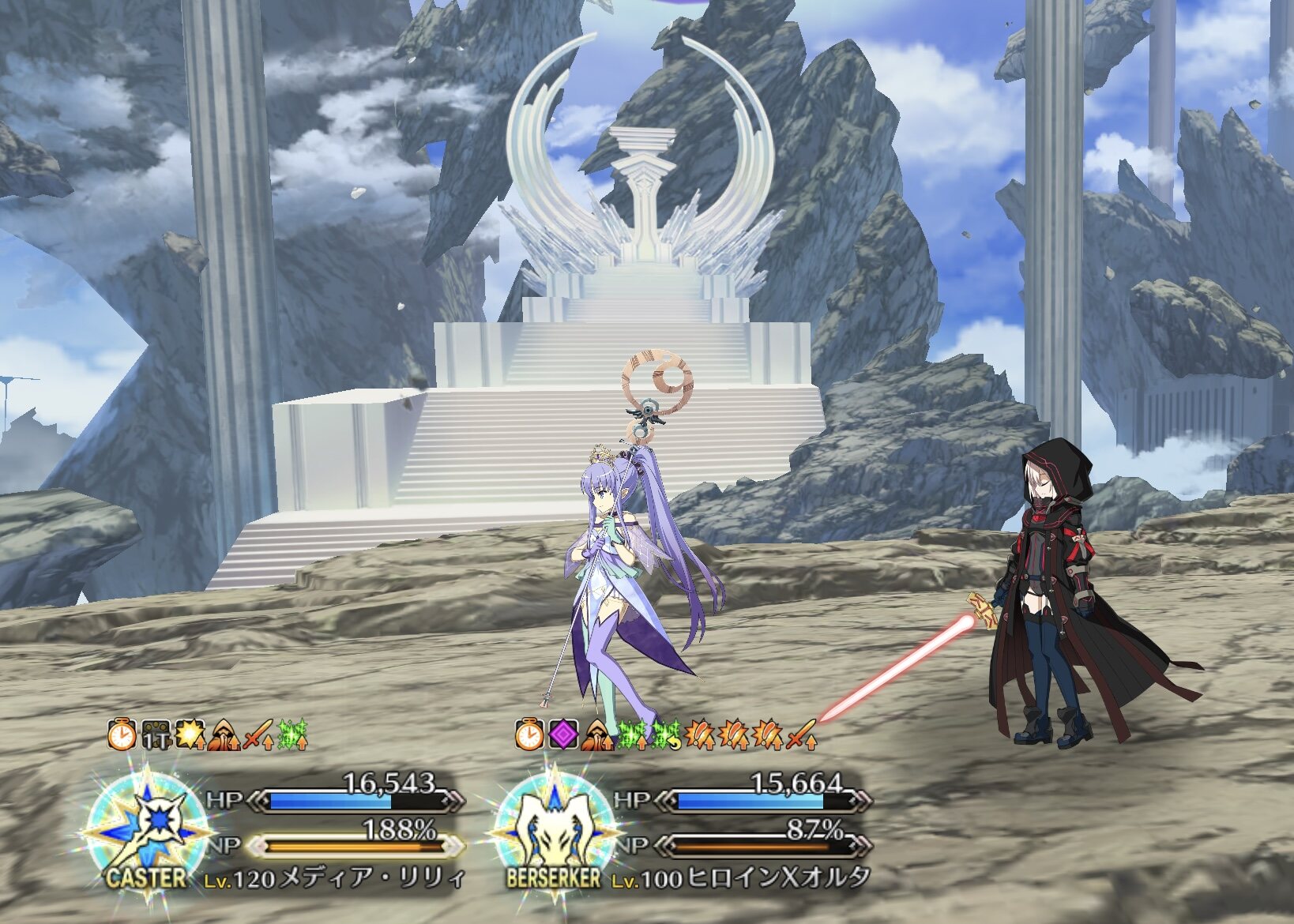This screenshot has height=924, width=1294.
Task: Select the Lv.120 メディア・リリィ name label
Action: pyautogui.click(x=335, y=878)
